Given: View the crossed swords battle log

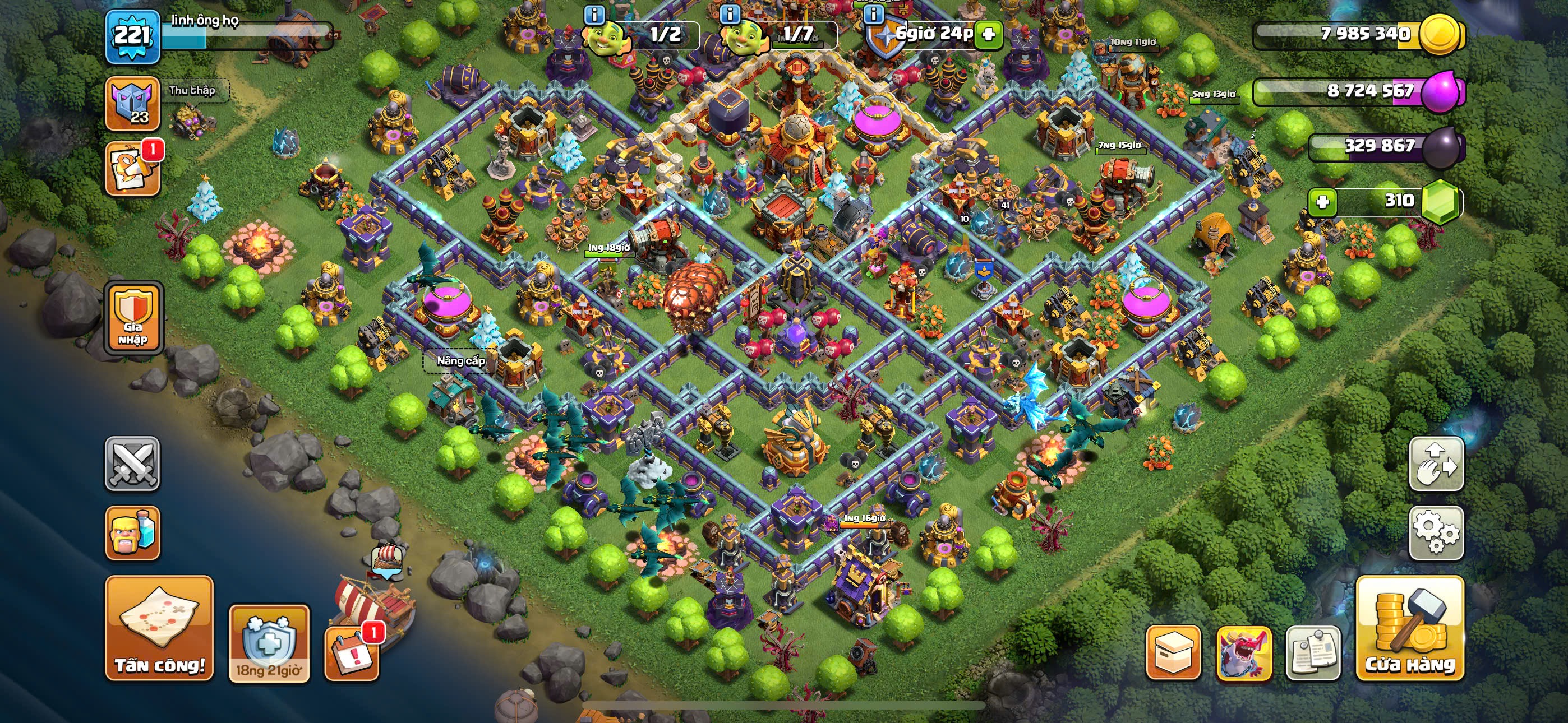Looking at the screenshot, I should pyautogui.click(x=132, y=463).
